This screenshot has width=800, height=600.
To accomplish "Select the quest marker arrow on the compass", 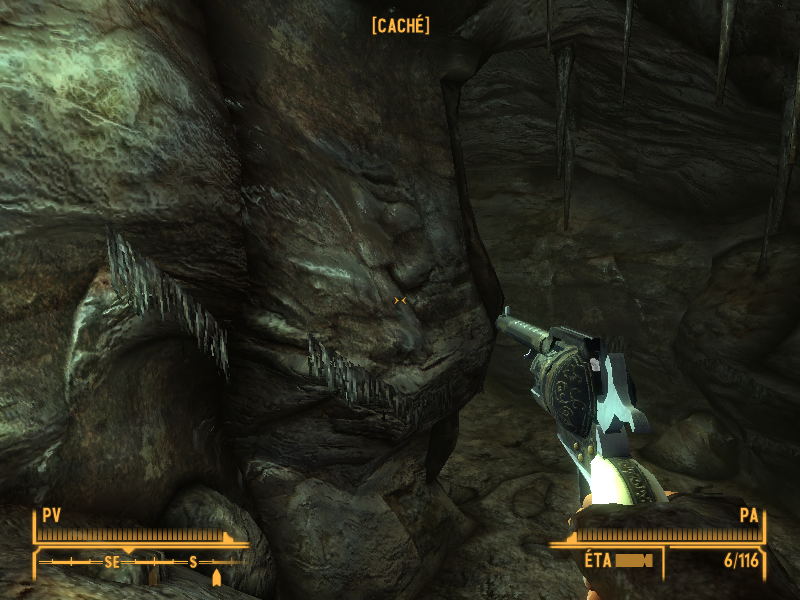I will pyautogui.click(x=216, y=577).
